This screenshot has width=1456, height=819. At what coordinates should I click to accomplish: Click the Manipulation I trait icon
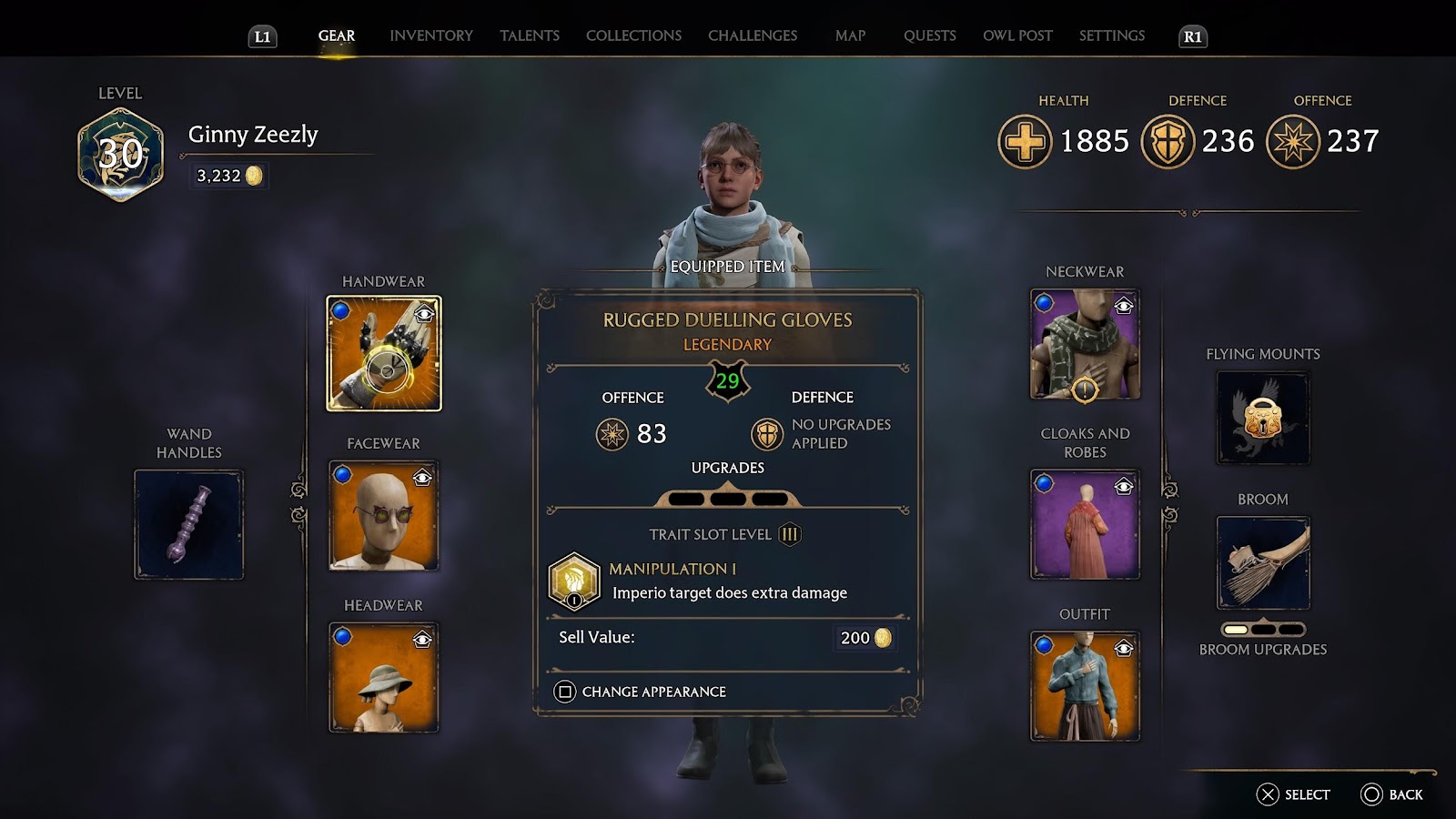pos(574,581)
